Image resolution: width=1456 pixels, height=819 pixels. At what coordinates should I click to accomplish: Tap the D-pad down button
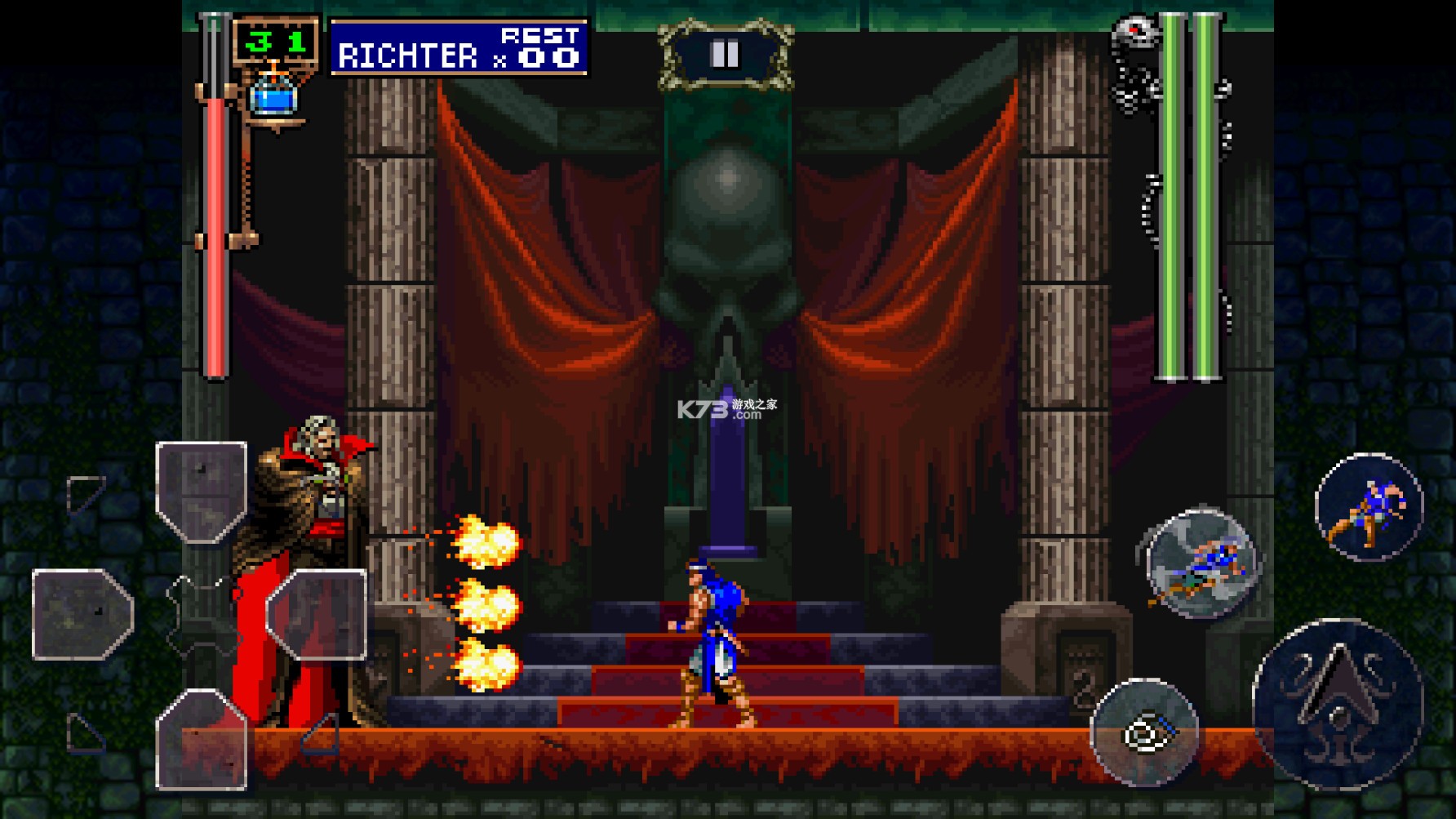coord(201,739)
